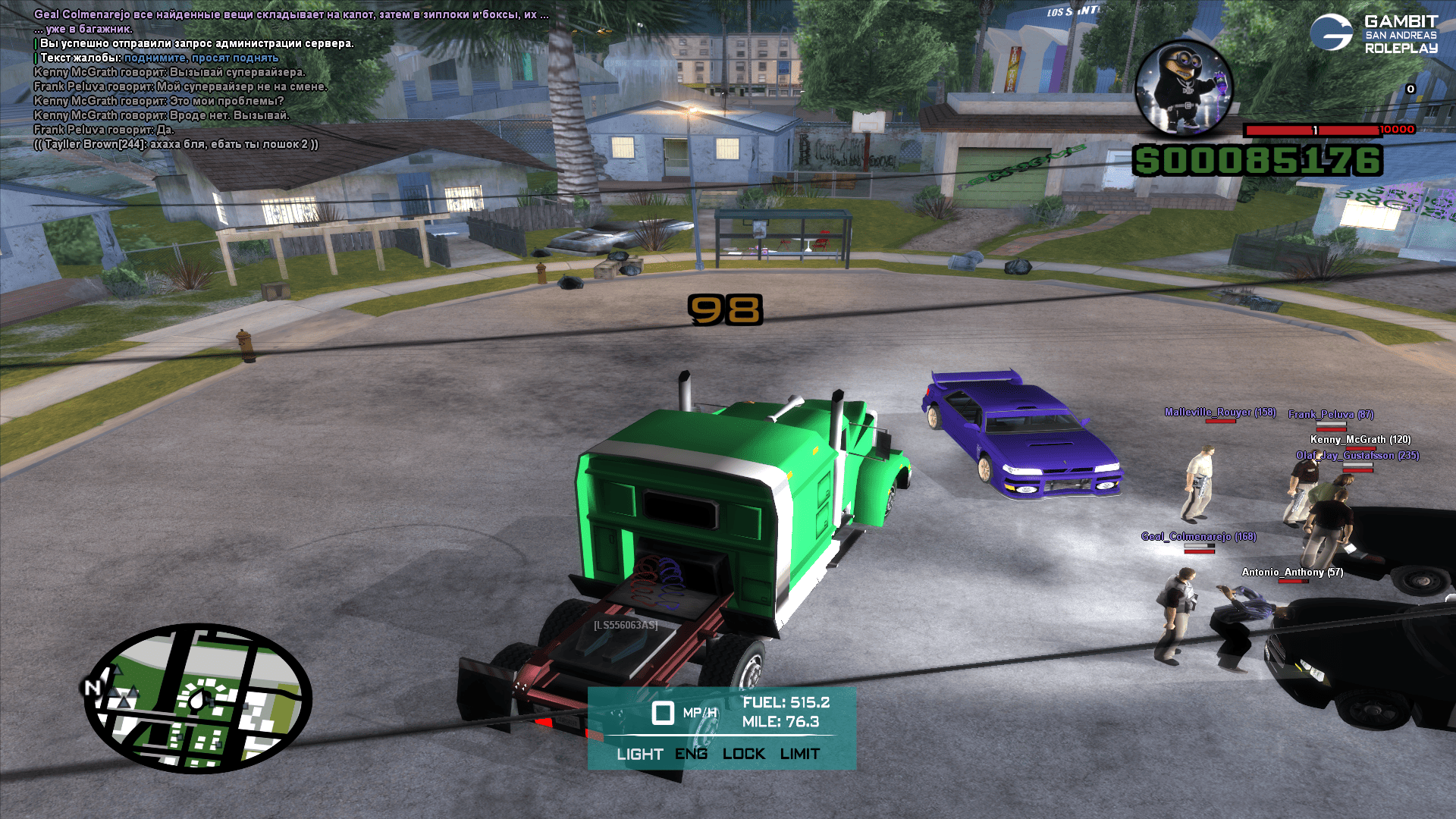
Task: Click the blue complaint text in chat
Action: [x=201, y=58]
